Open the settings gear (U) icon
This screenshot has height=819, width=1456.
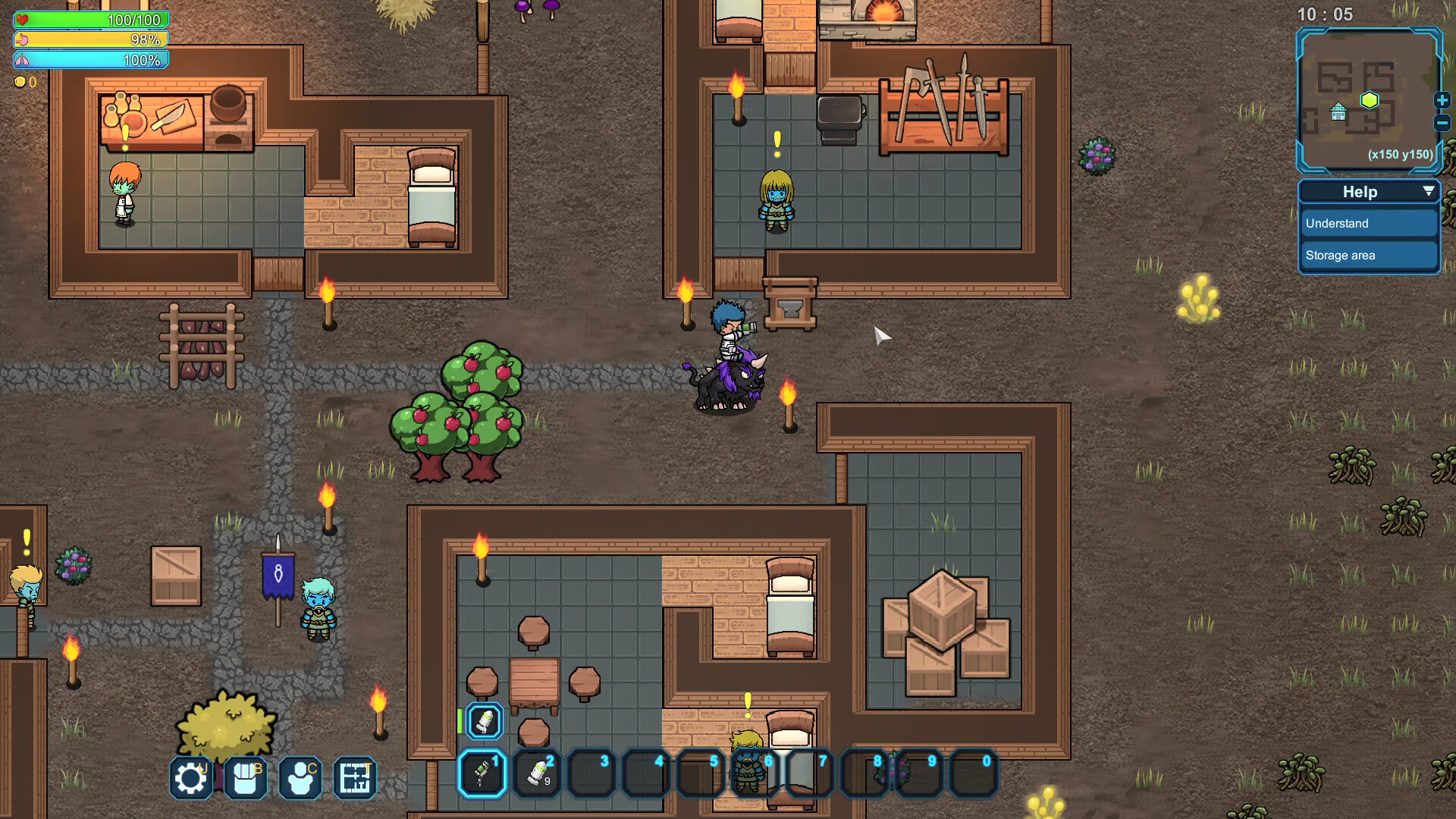coord(190,777)
